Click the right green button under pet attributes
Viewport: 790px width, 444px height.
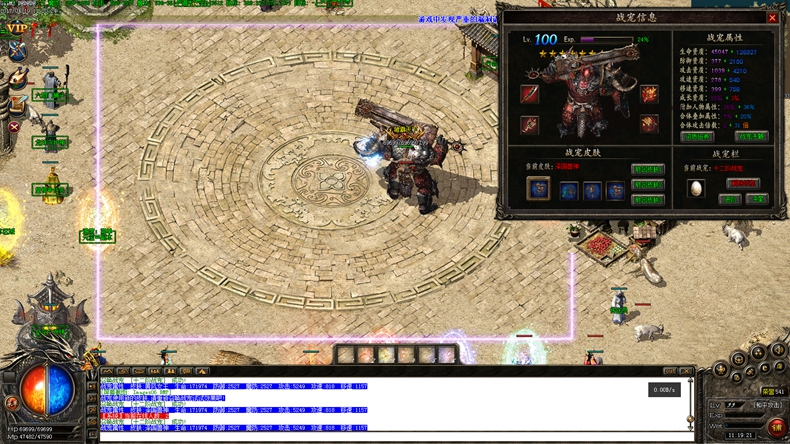point(751,137)
